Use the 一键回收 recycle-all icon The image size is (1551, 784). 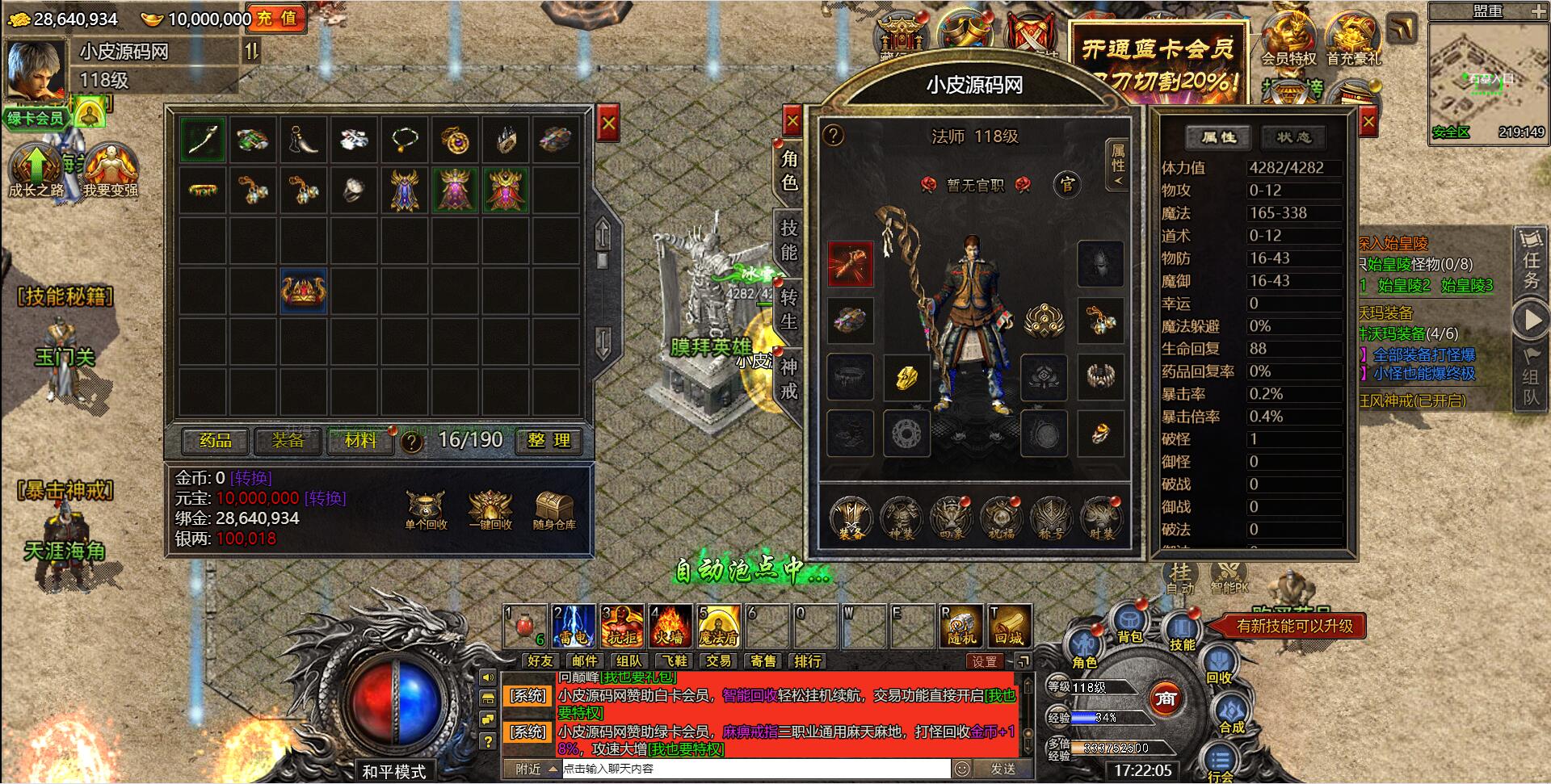pos(490,511)
